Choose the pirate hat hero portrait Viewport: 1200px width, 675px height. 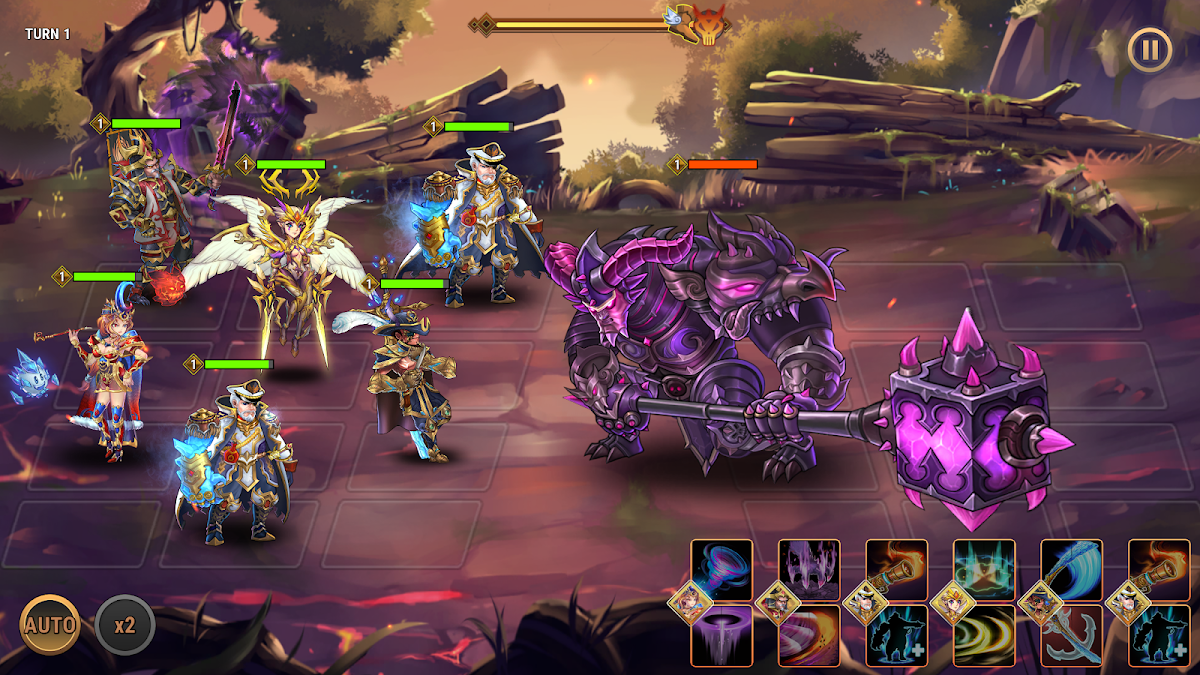pyautogui.click(x=1041, y=602)
